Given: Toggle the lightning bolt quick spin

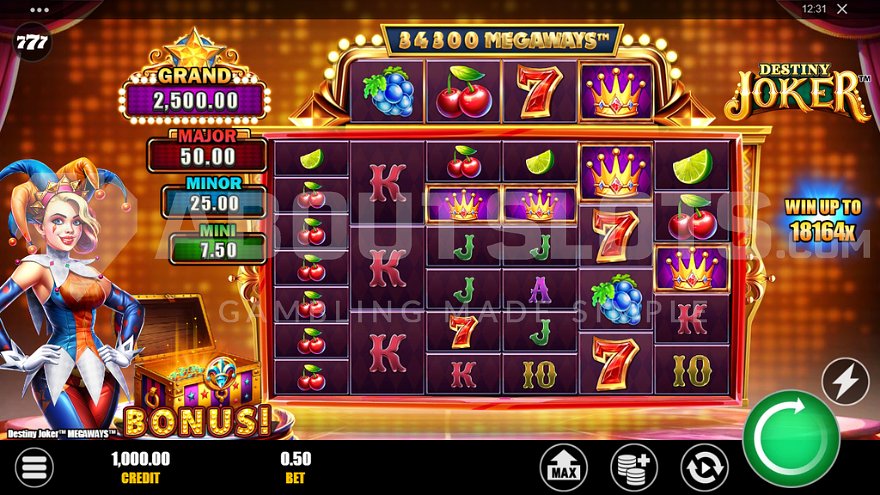Looking at the screenshot, I should pos(845,381).
